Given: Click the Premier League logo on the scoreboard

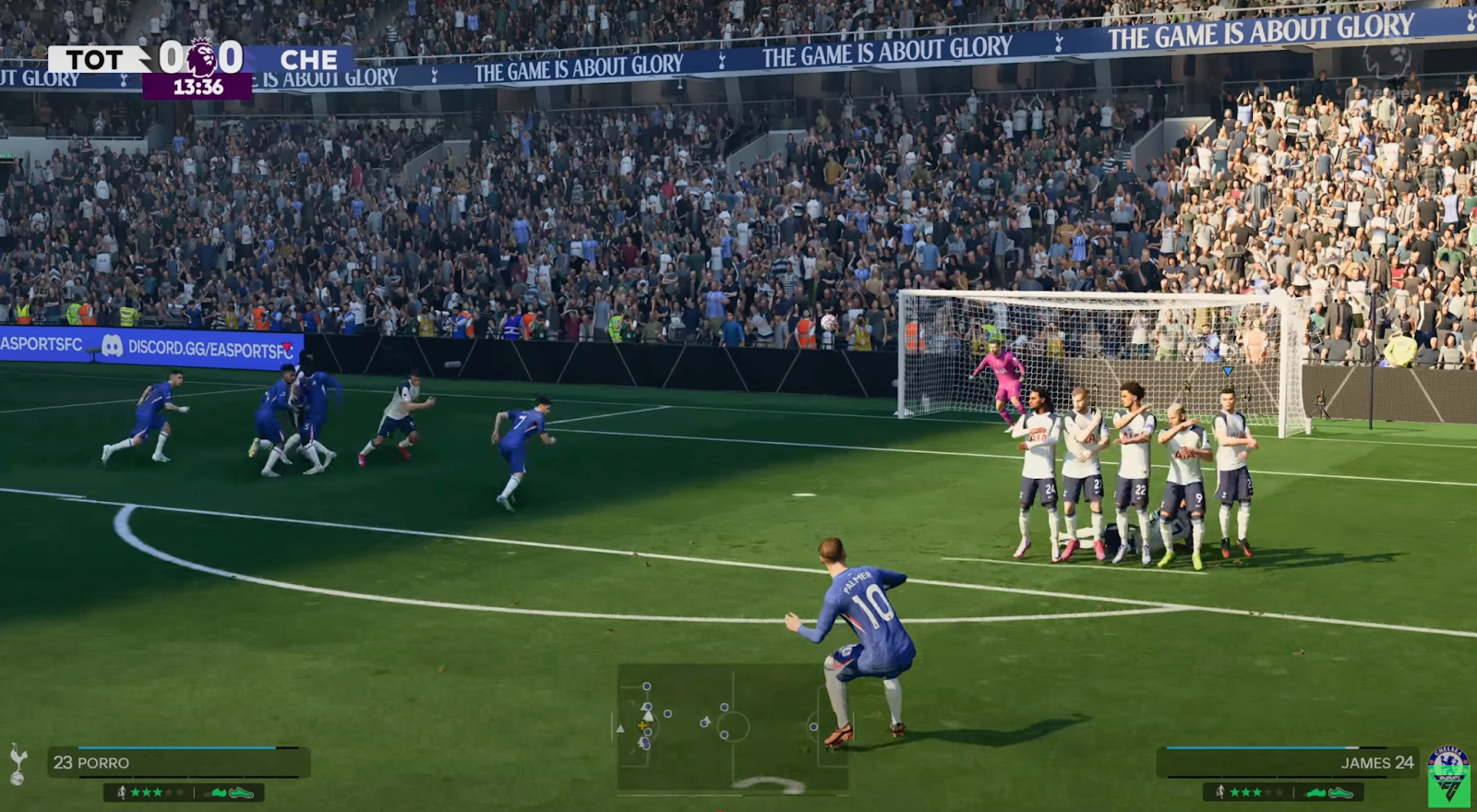Looking at the screenshot, I should pyautogui.click(x=201, y=57).
